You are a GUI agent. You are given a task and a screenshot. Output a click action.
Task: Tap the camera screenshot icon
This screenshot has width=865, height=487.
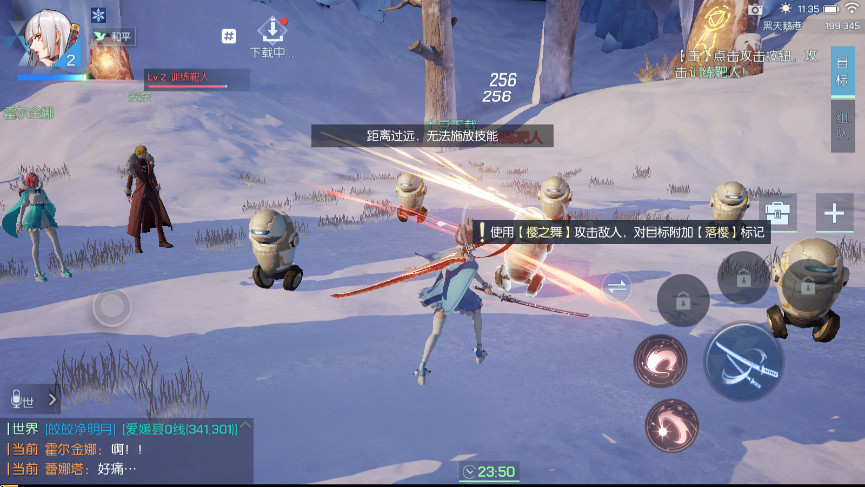click(756, 9)
